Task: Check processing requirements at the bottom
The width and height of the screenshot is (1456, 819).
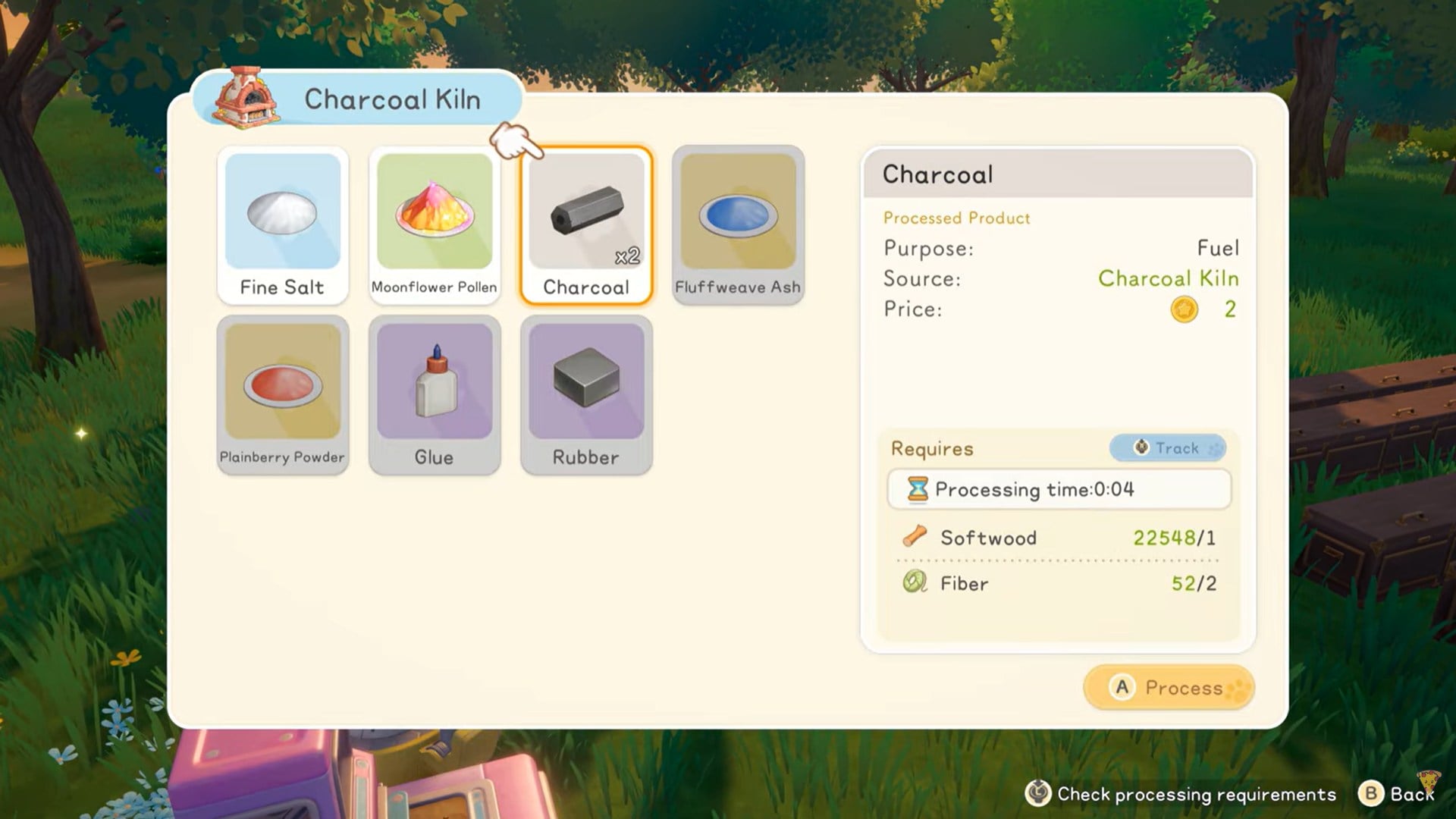Action: [x=1180, y=794]
